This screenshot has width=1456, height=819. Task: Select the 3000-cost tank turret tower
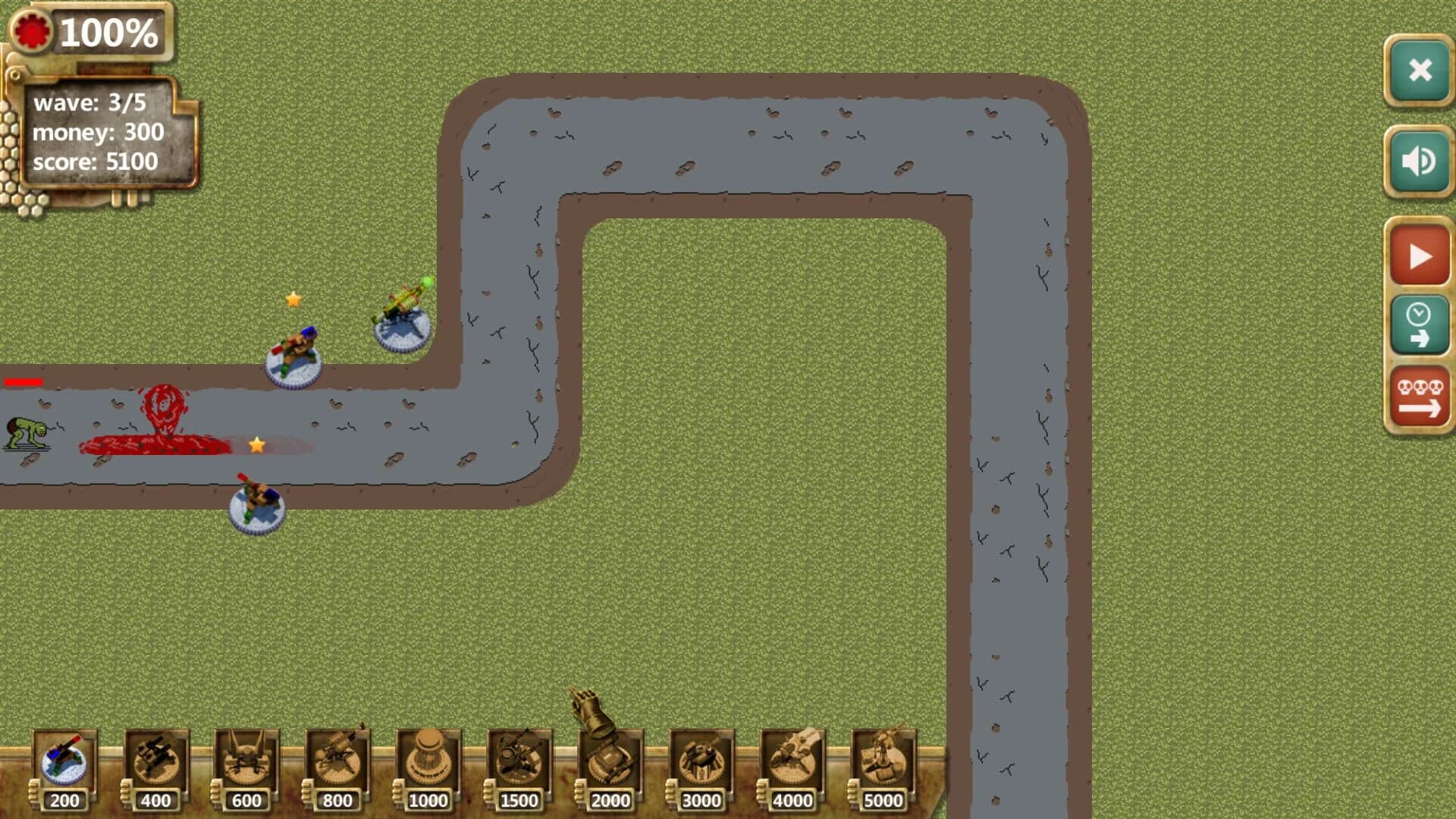pyautogui.click(x=701, y=762)
